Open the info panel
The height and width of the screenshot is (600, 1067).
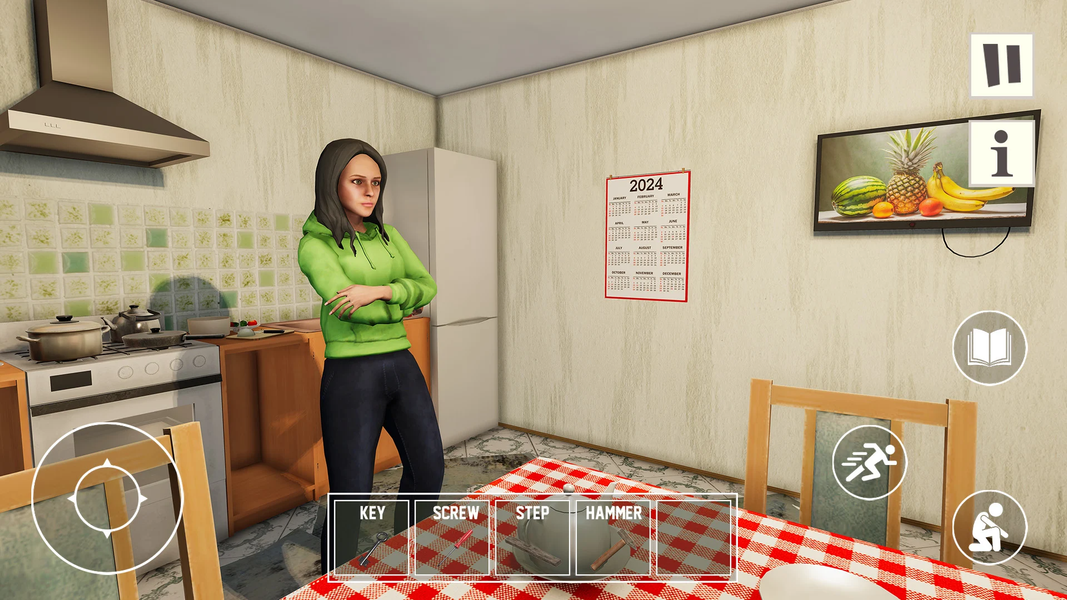(x=1001, y=153)
